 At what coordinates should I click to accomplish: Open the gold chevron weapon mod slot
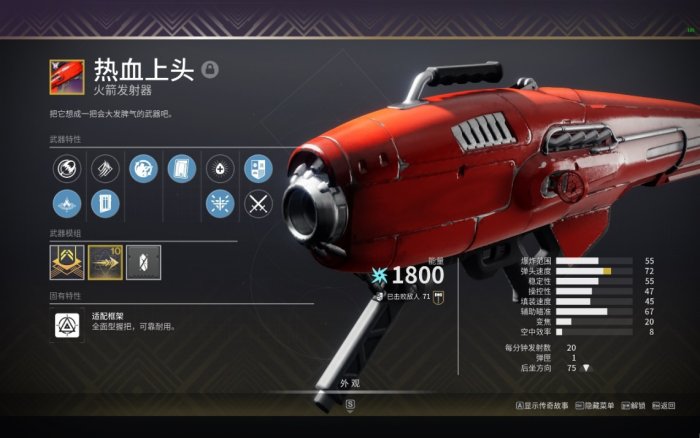click(x=67, y=261)
